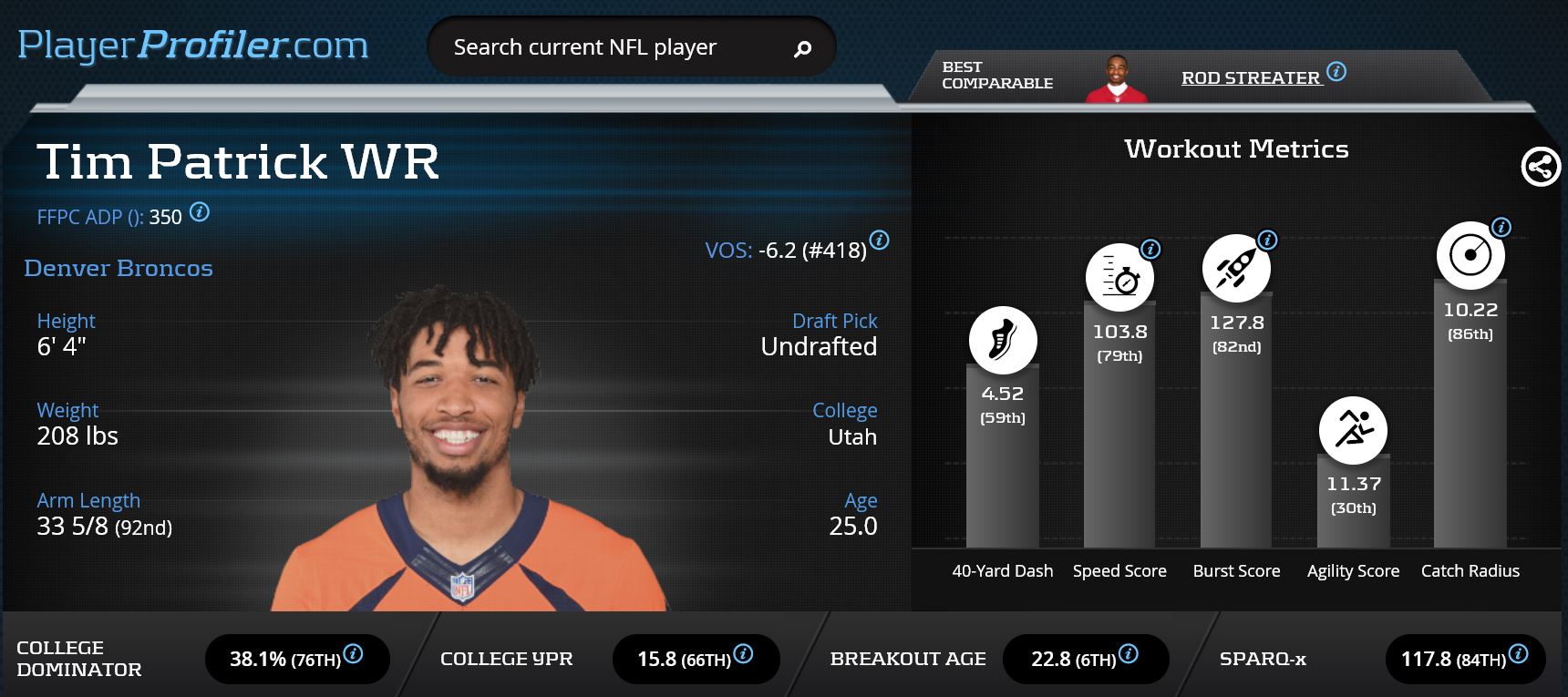
Task: Show the College Dominator info tooltip
Action: pos(353,653)
